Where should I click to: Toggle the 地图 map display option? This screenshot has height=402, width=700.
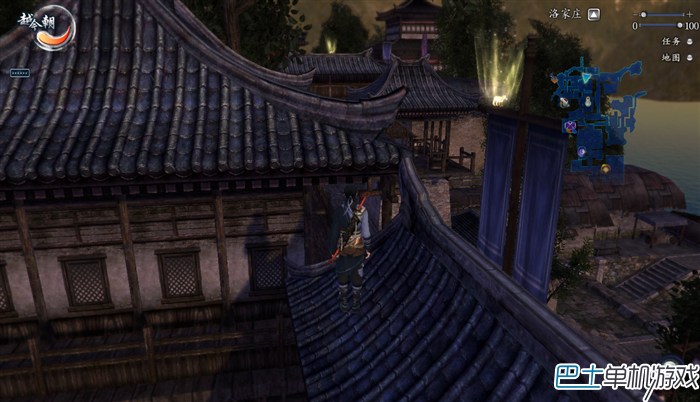click(690, 57)
